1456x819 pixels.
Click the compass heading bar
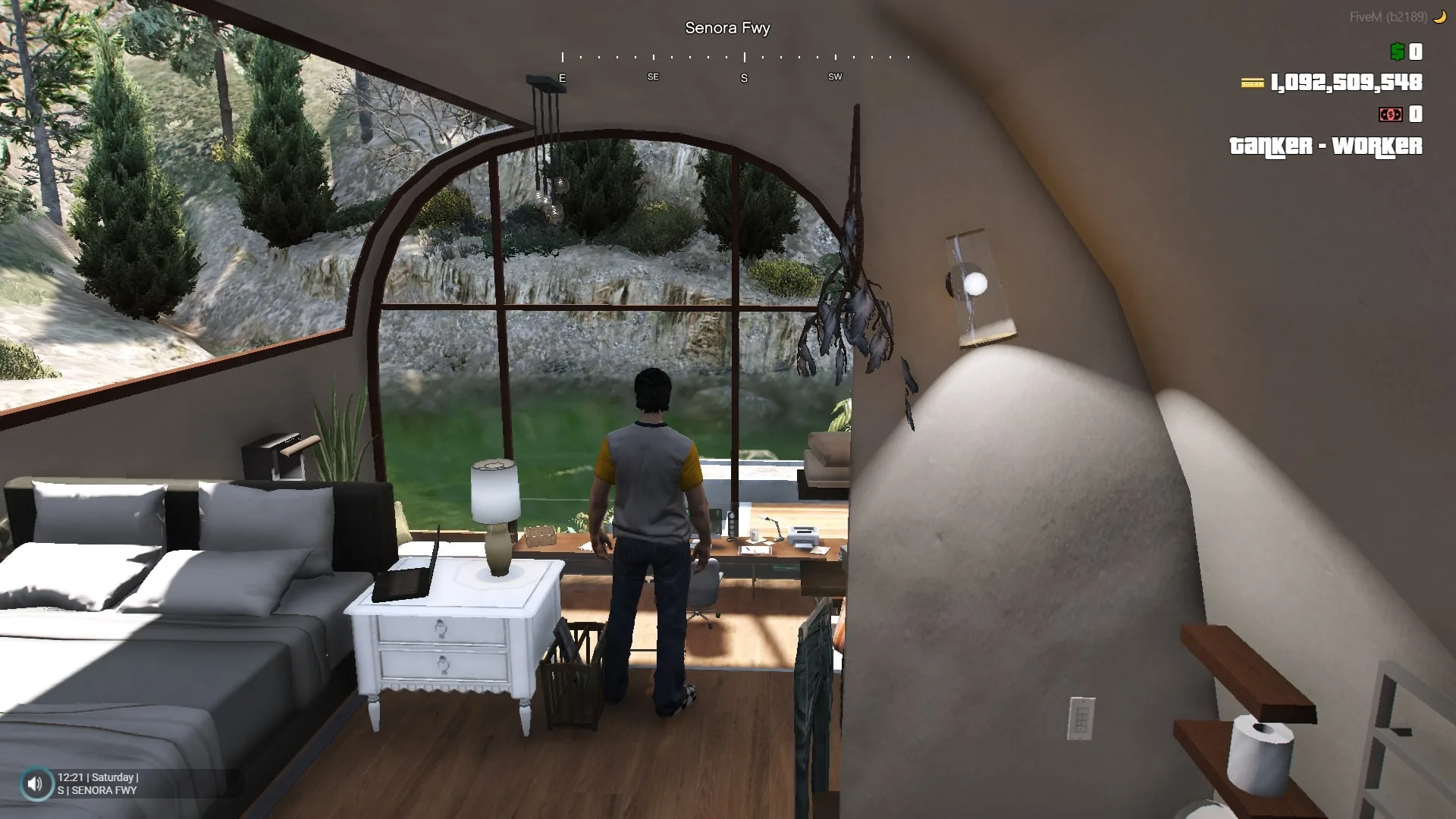coord(735,66)
